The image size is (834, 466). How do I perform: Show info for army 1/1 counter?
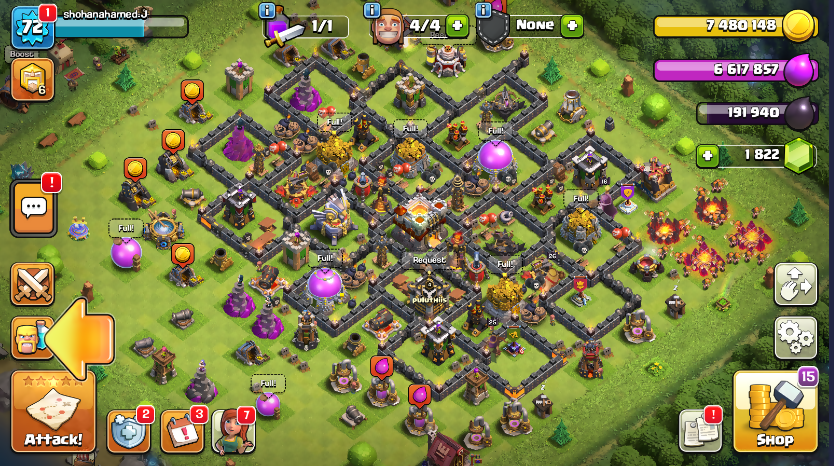268,11
